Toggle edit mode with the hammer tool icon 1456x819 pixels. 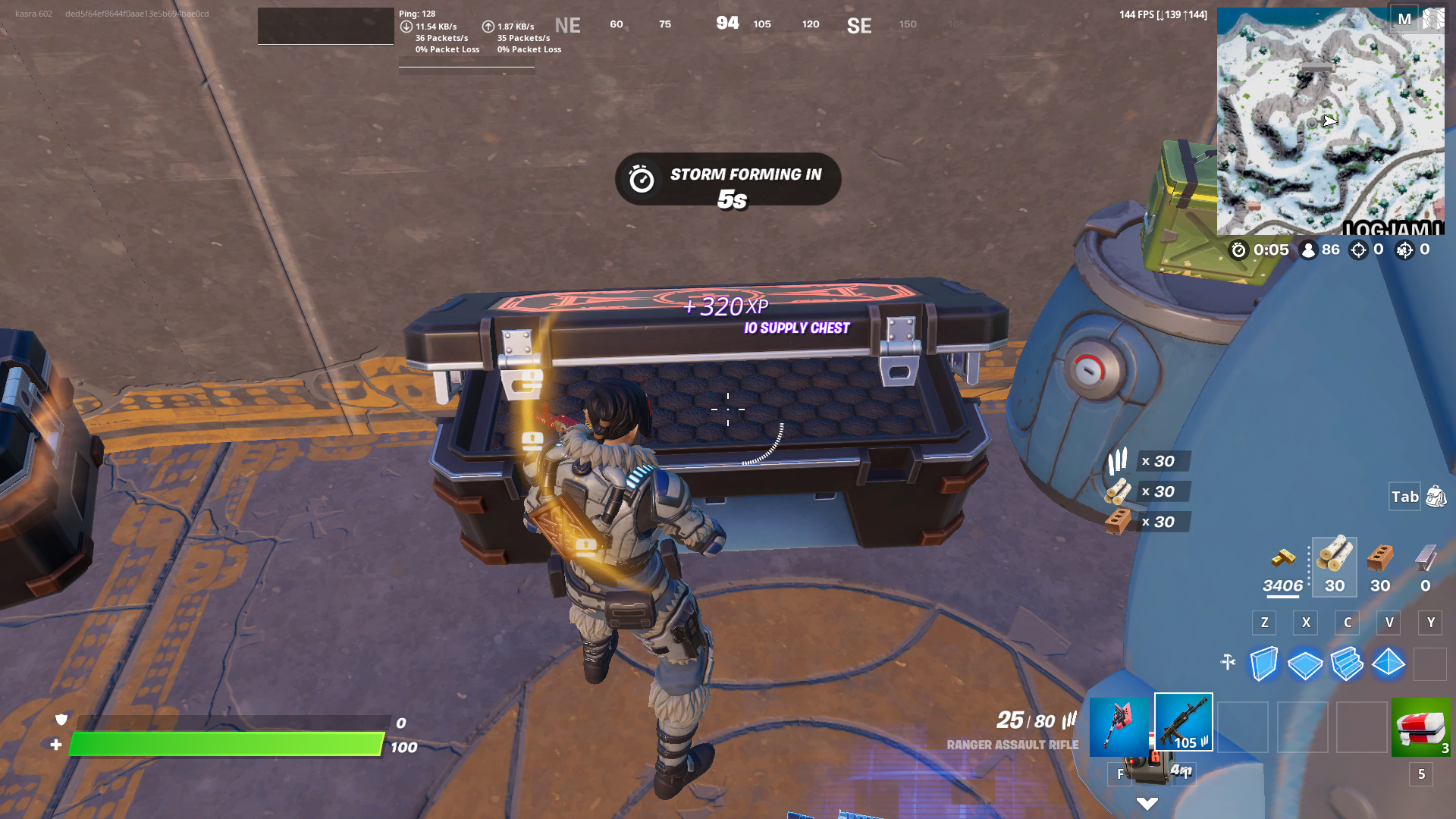coord(1230,664)
